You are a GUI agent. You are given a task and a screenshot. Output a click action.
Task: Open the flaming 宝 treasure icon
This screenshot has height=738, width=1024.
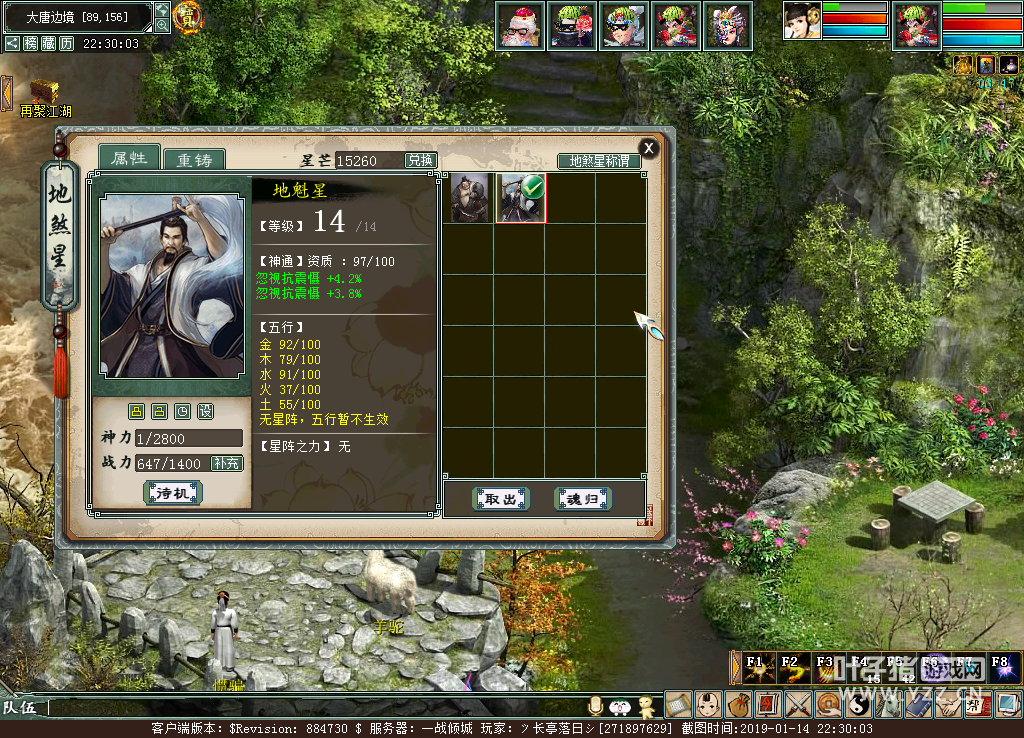187,15
